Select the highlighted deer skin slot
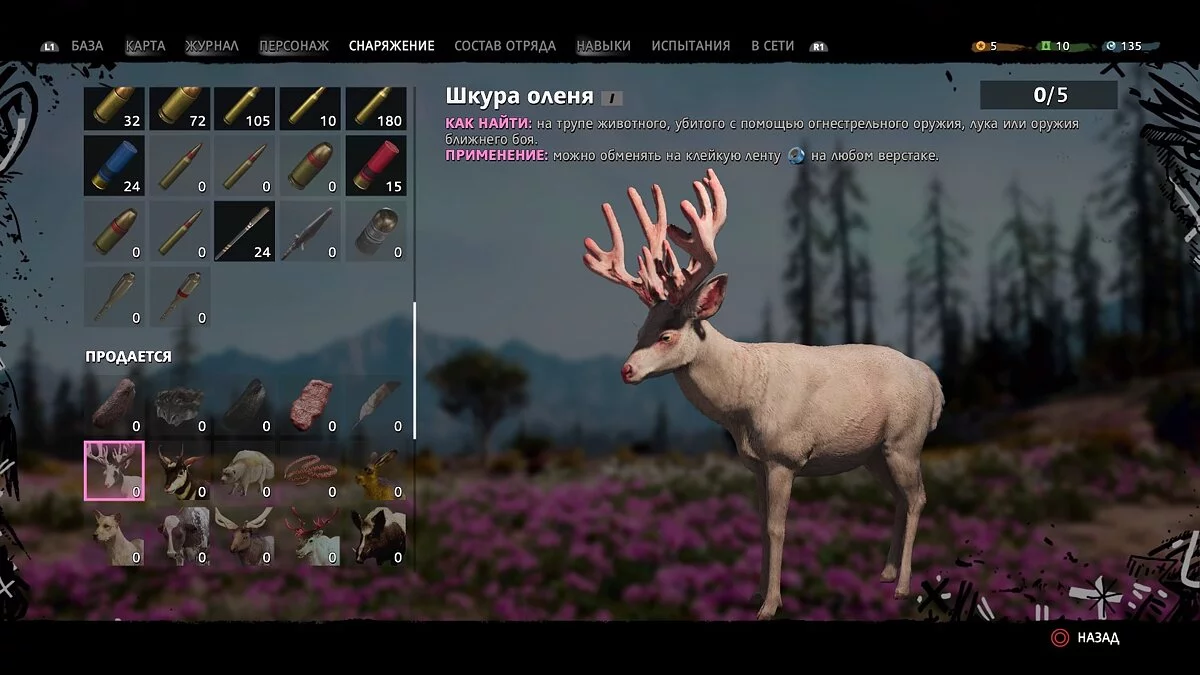Screen dimensions: 1200x675 click(114, 470)
